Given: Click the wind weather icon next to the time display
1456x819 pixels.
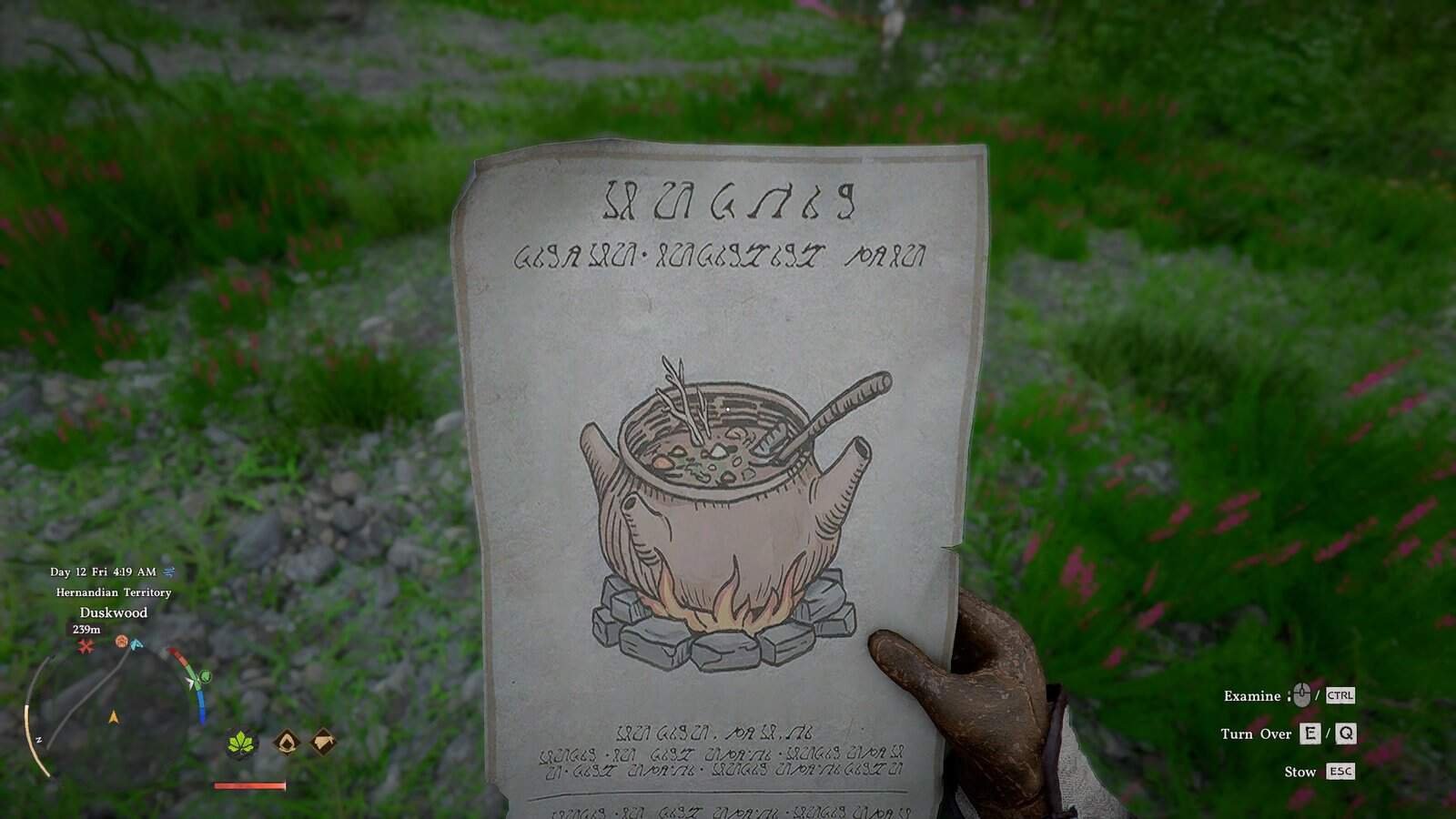Looking at the screenshot, I should pos(167,572).
